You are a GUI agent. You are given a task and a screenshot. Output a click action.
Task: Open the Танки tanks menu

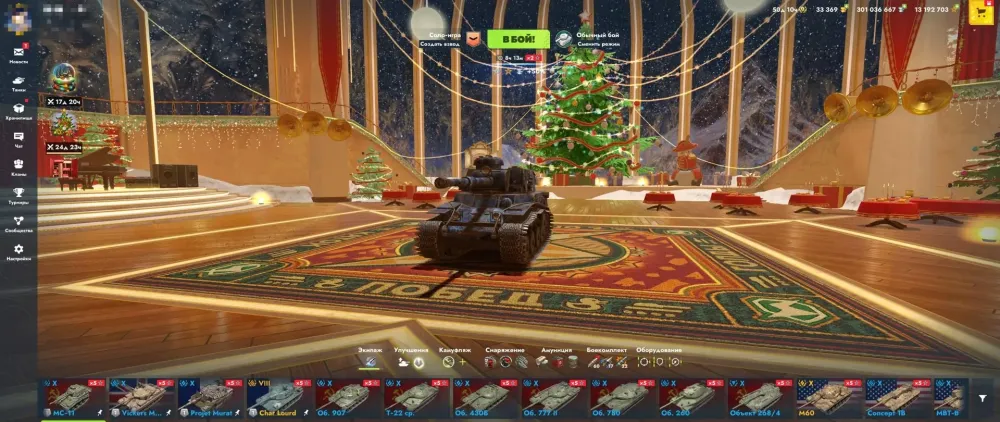[19, 83]
